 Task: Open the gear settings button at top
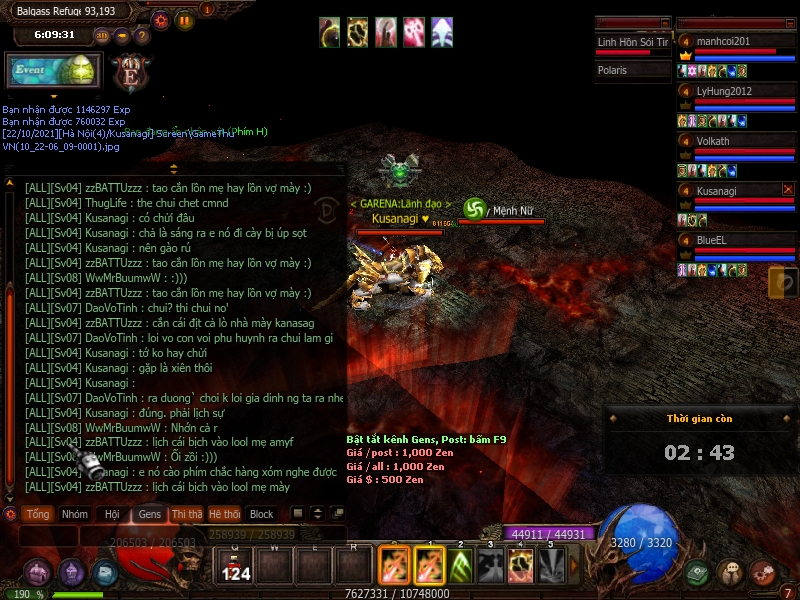pyautogui.click(x=161, y=19)
